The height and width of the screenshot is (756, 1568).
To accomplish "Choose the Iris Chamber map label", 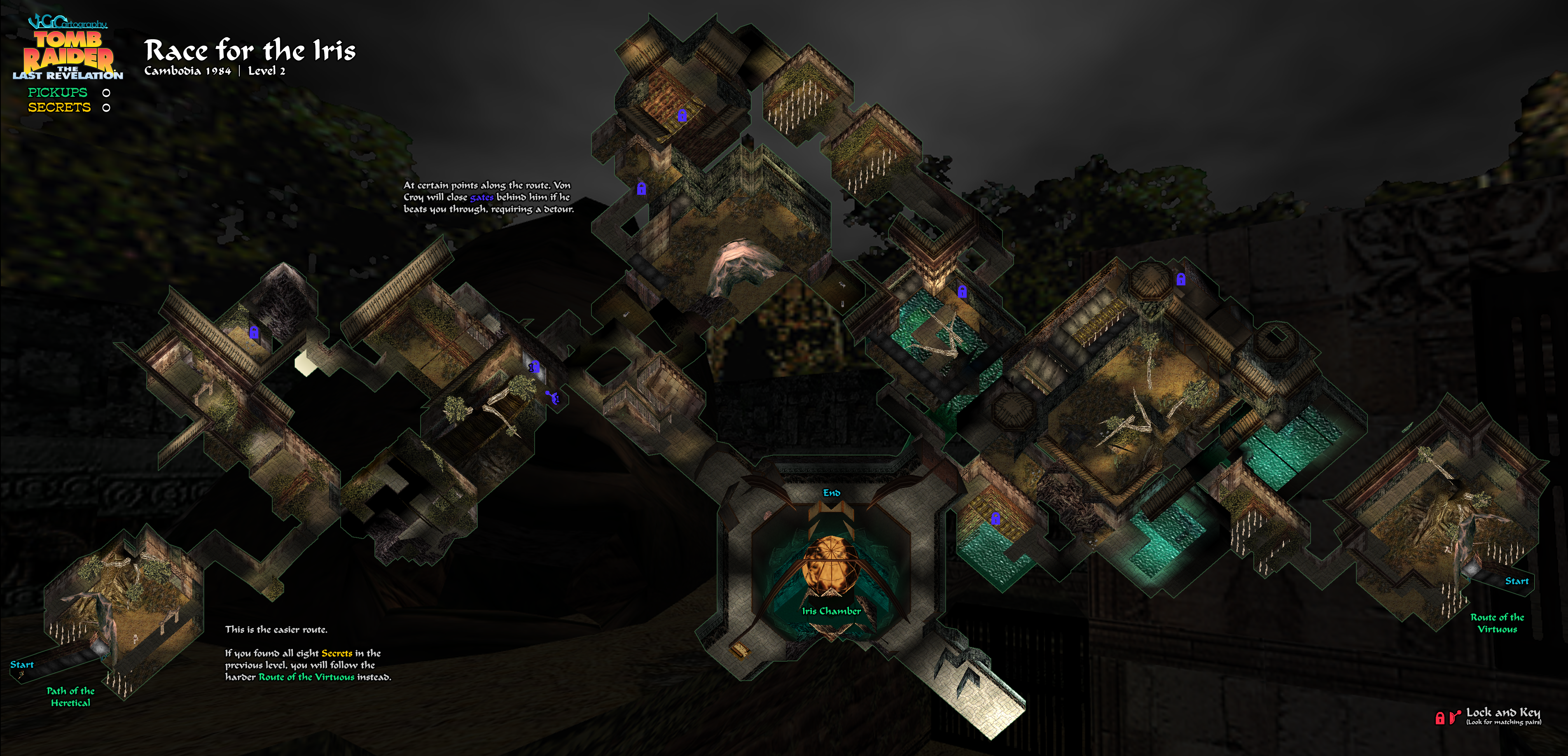I will (831, 611).
